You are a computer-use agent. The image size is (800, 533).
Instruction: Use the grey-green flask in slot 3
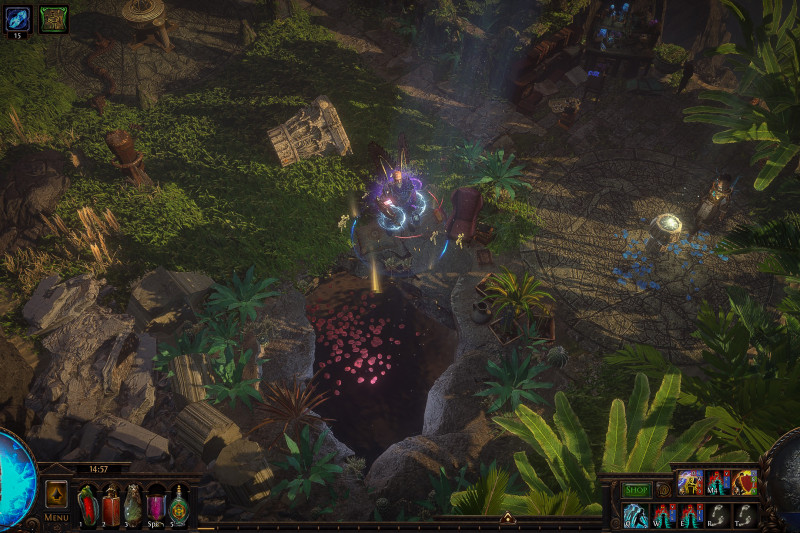[x=133, y=505]
